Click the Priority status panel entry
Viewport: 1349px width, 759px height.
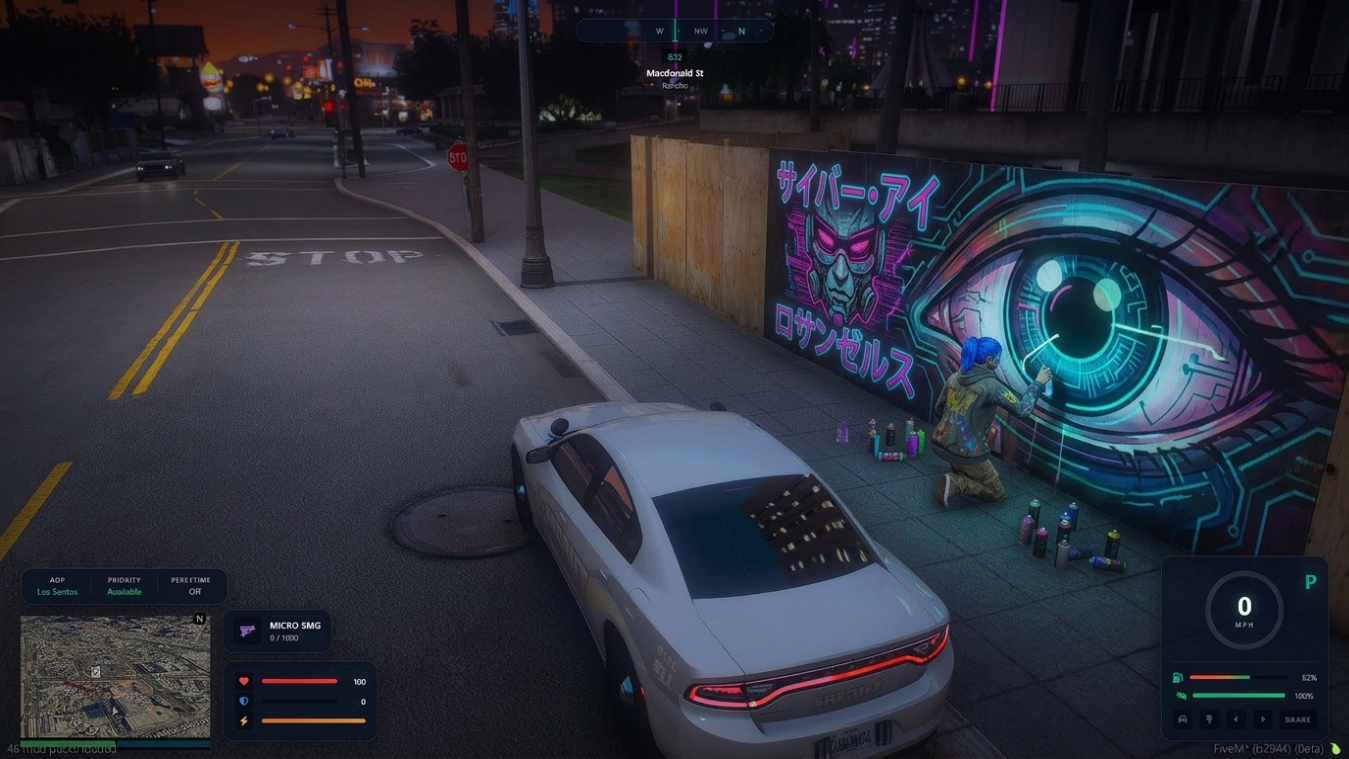click(x=125, y=586)
